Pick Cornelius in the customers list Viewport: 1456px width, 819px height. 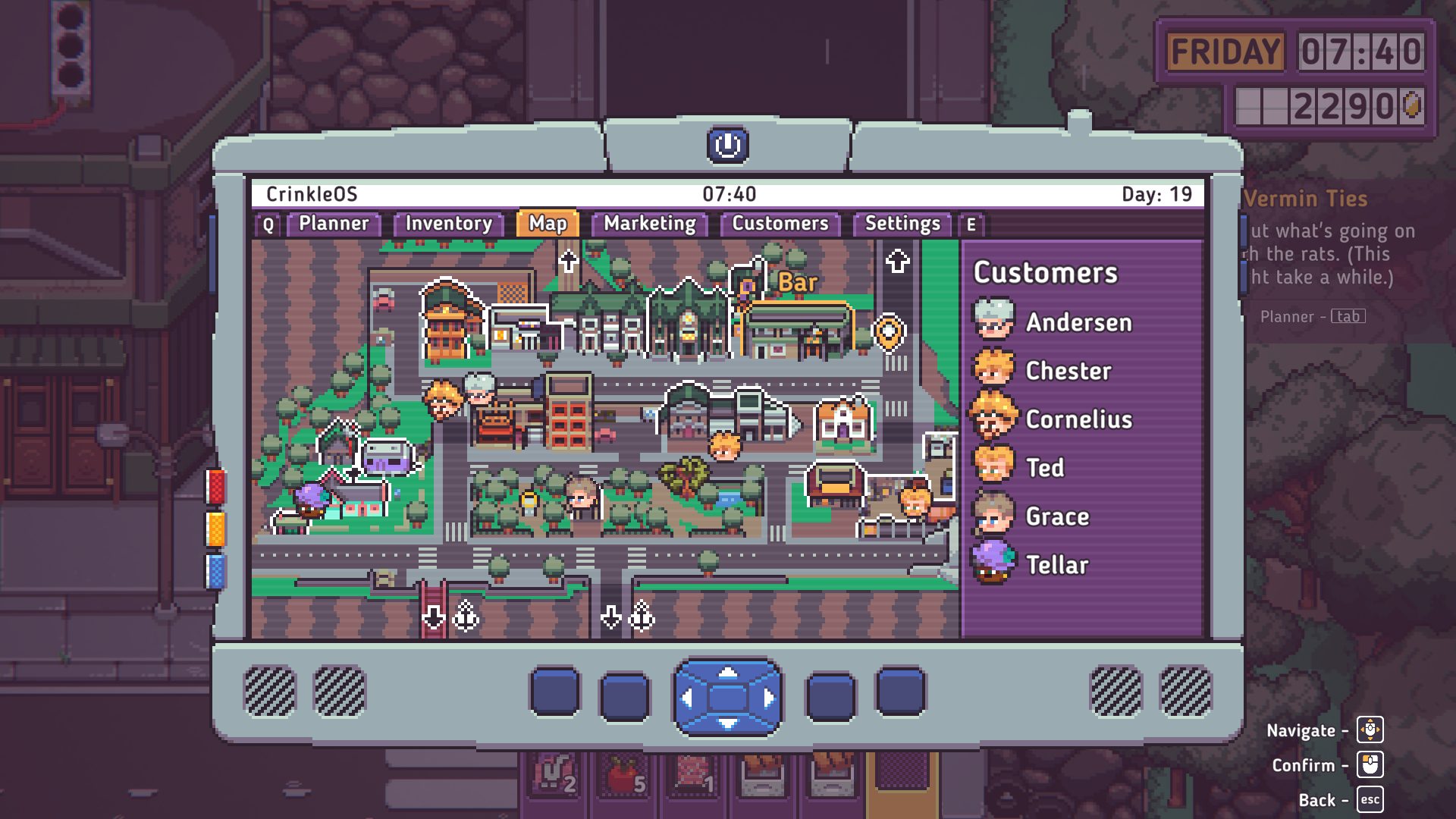point(1078,419)
